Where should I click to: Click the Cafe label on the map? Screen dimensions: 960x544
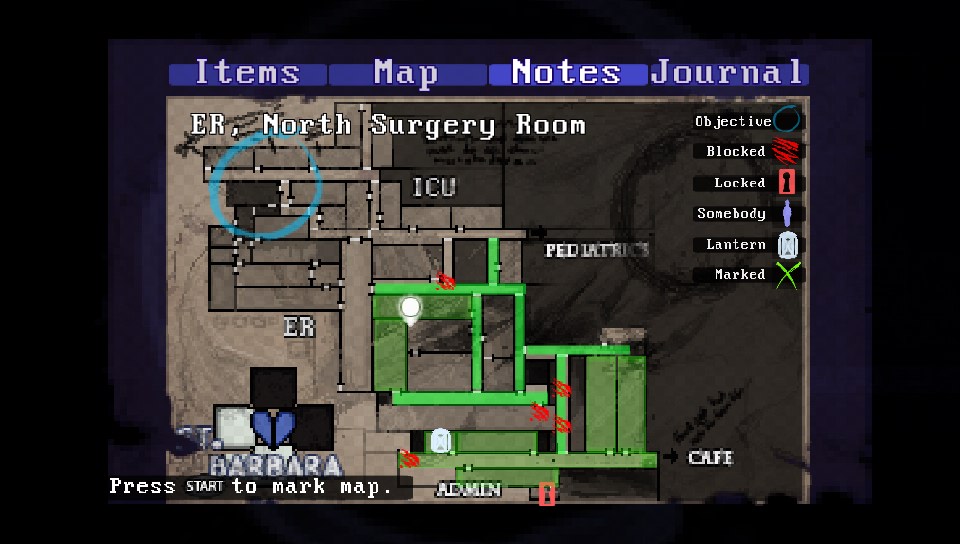point(710,458)
